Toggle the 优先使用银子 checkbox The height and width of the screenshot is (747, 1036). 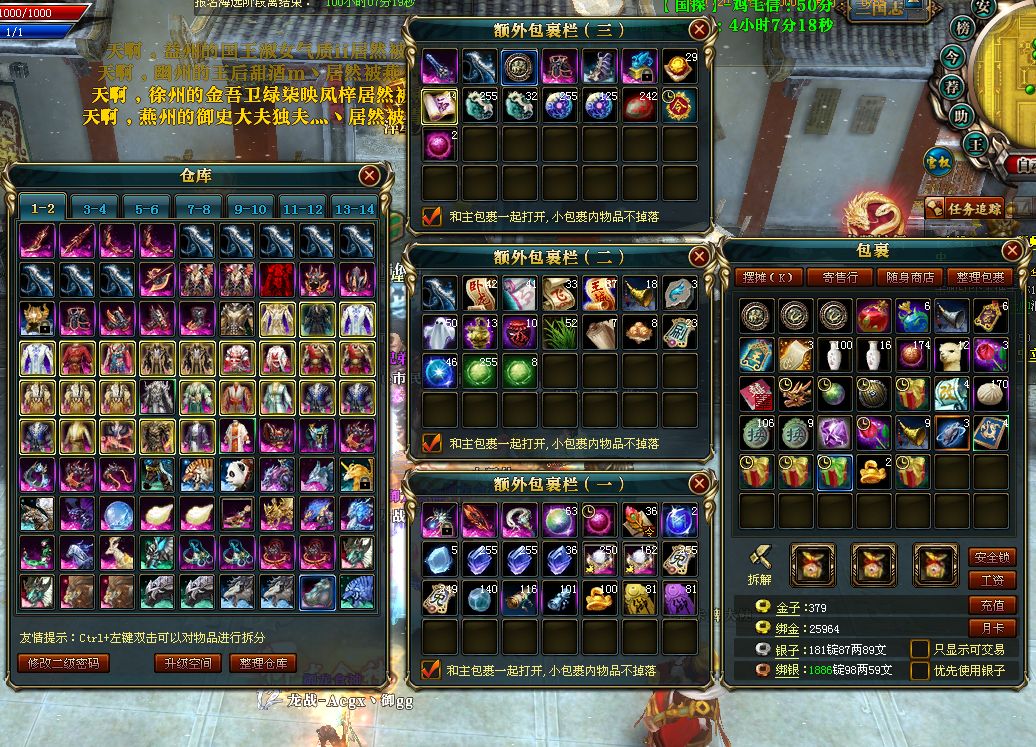click(x=919, y=670)
